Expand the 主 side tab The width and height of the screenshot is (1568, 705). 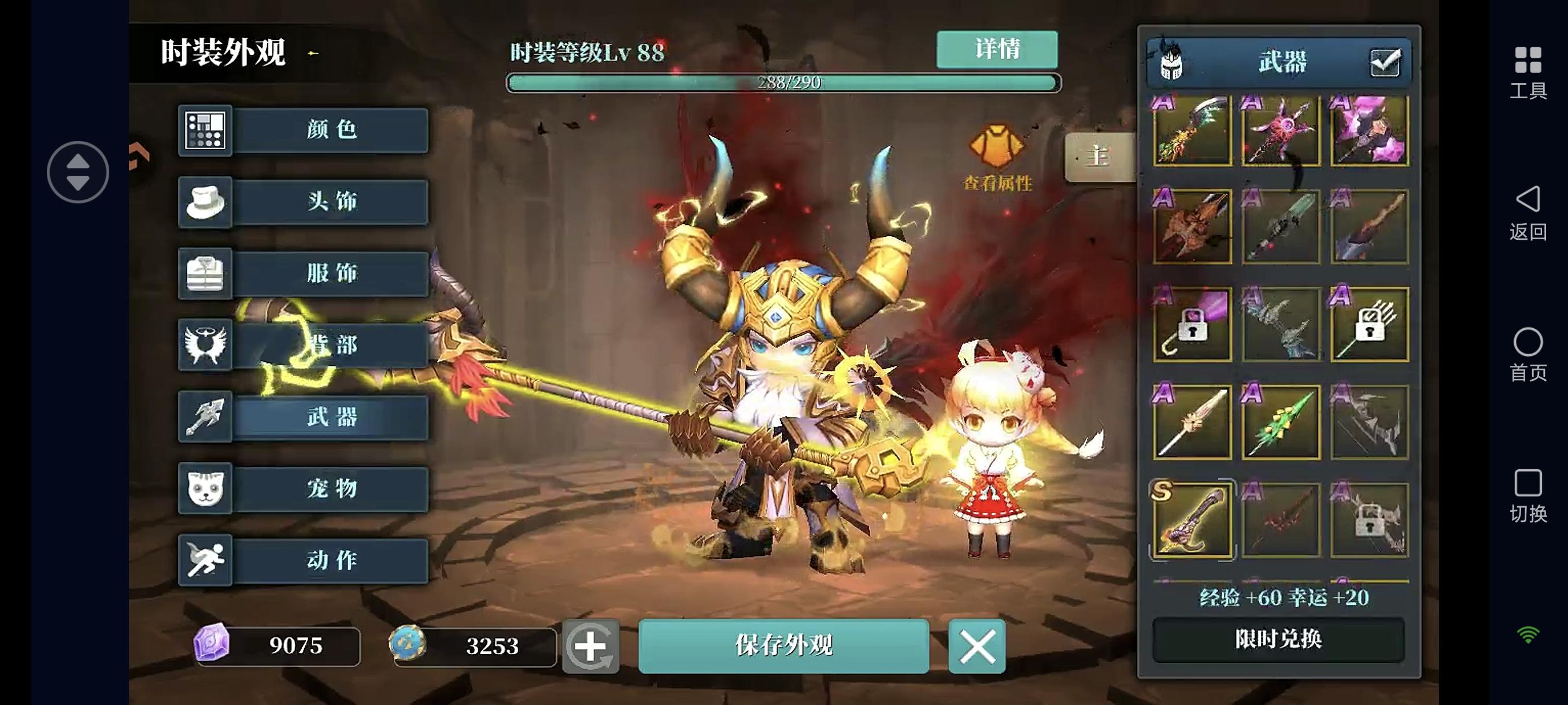pos(1099,157)
